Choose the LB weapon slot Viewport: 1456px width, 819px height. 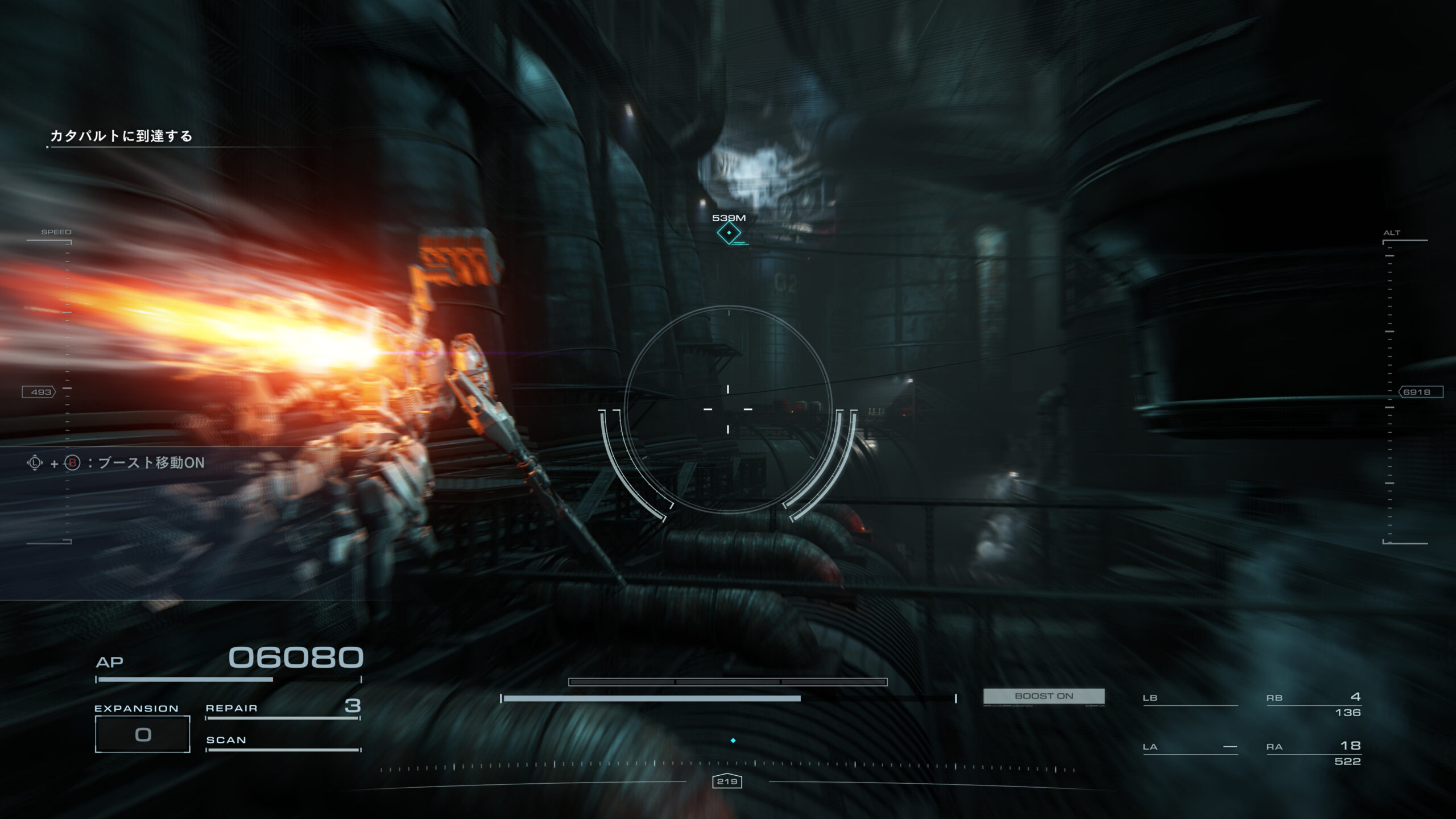[x=1190, y=698]
